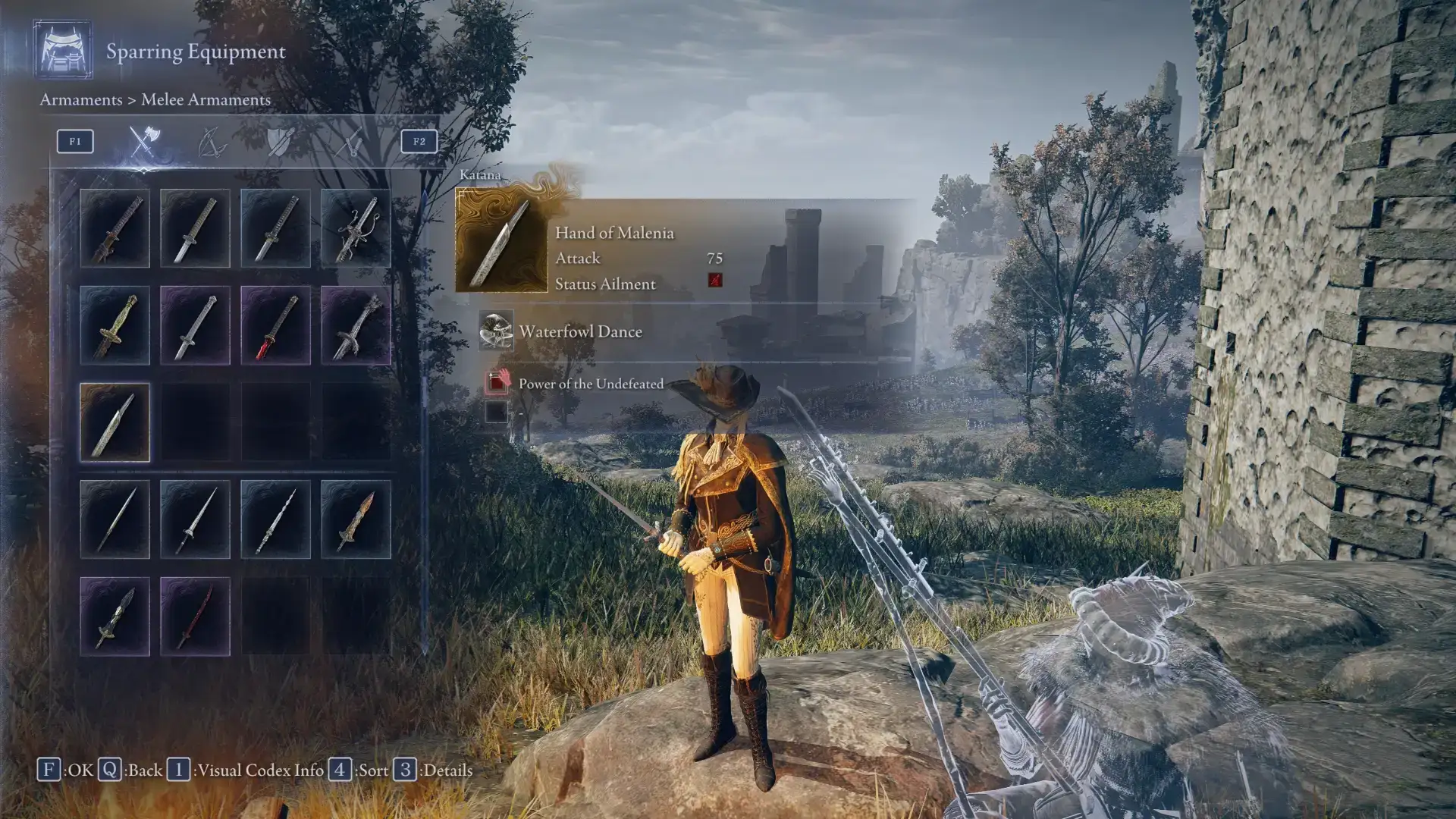Select the orange rusted thrusting sword
The width and height of the screenshot is (1456, 819).
[x=356, y=519]
